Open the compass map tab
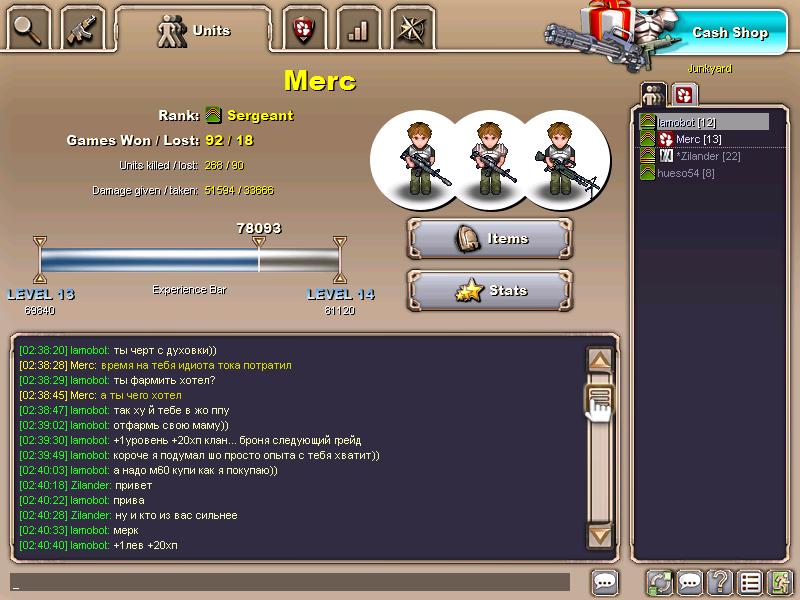Image resolution: width=800 pixels, height=600 pixels. pos(412,29)
